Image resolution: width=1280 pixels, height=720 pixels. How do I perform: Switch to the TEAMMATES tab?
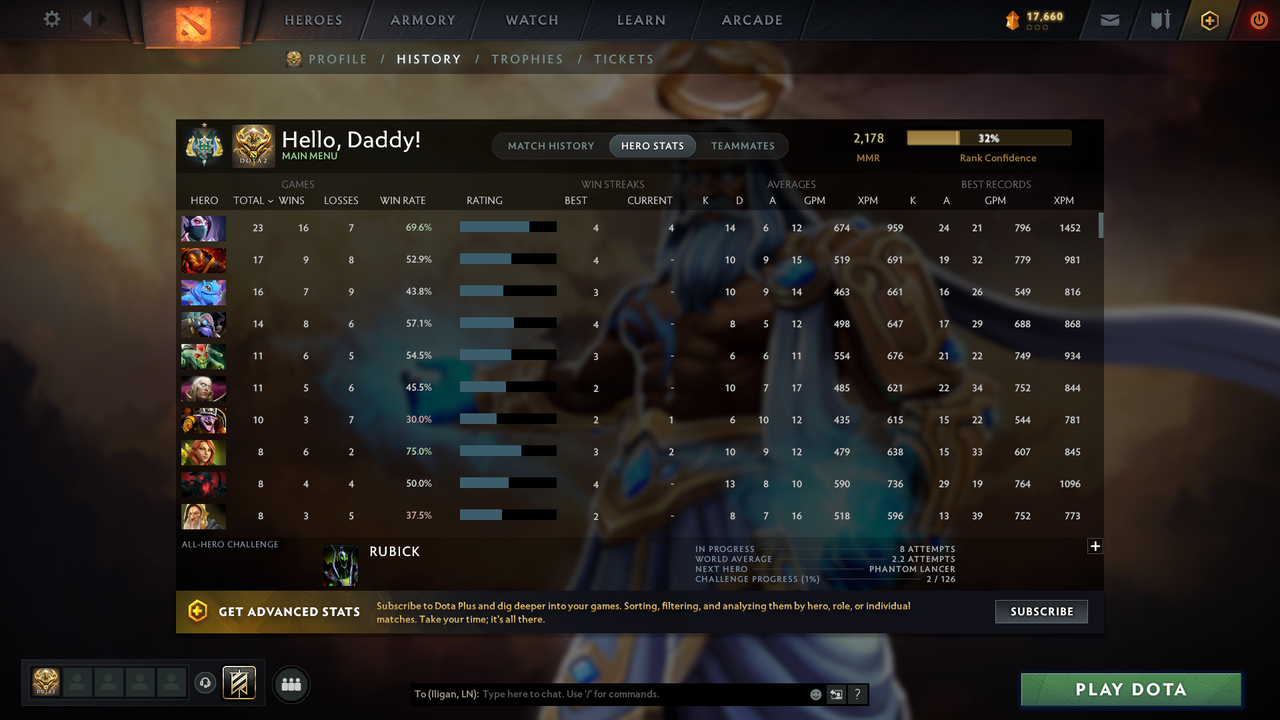coord(742,145)
